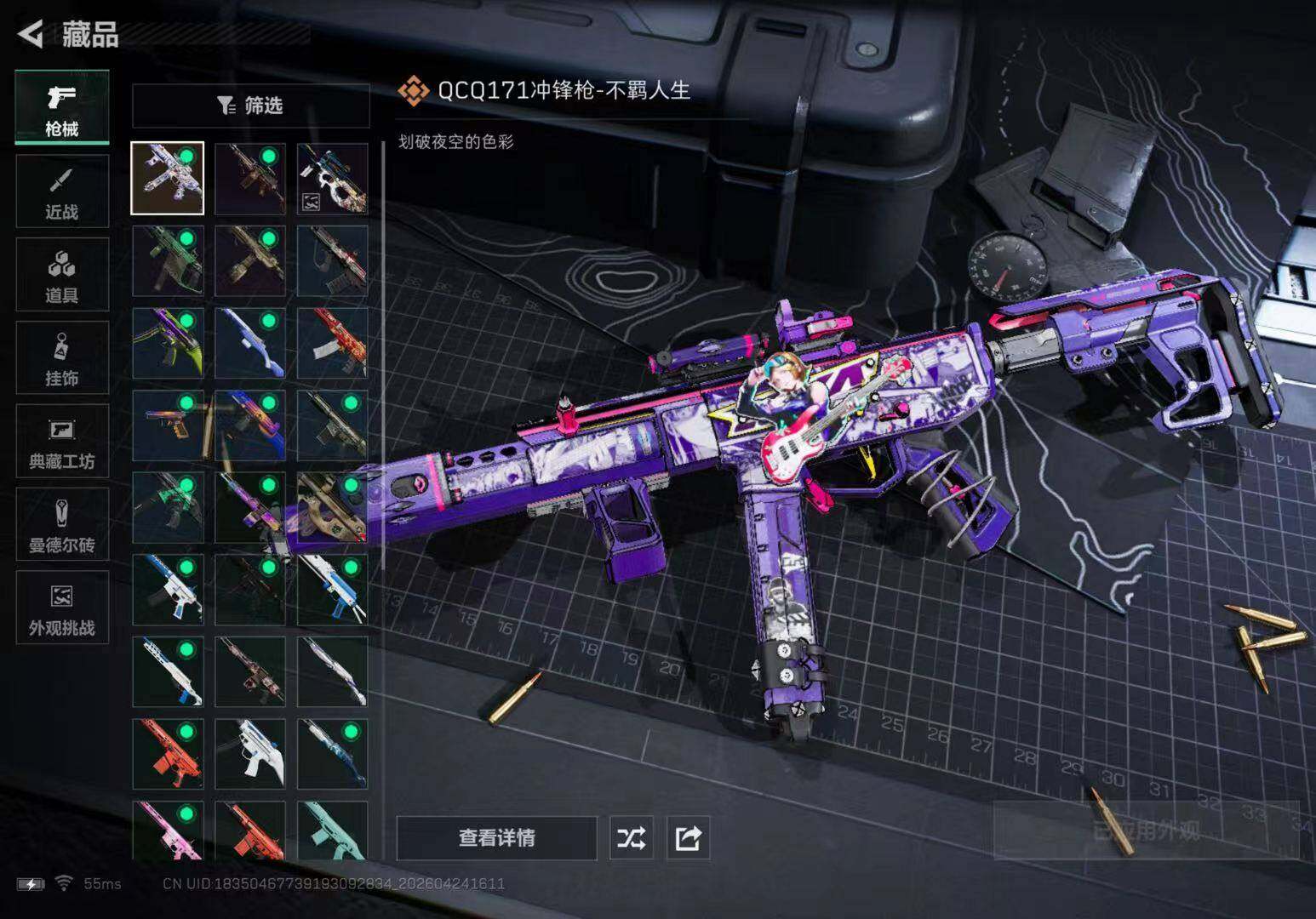Show the 挂饰 charms tab

click(62, 358)
